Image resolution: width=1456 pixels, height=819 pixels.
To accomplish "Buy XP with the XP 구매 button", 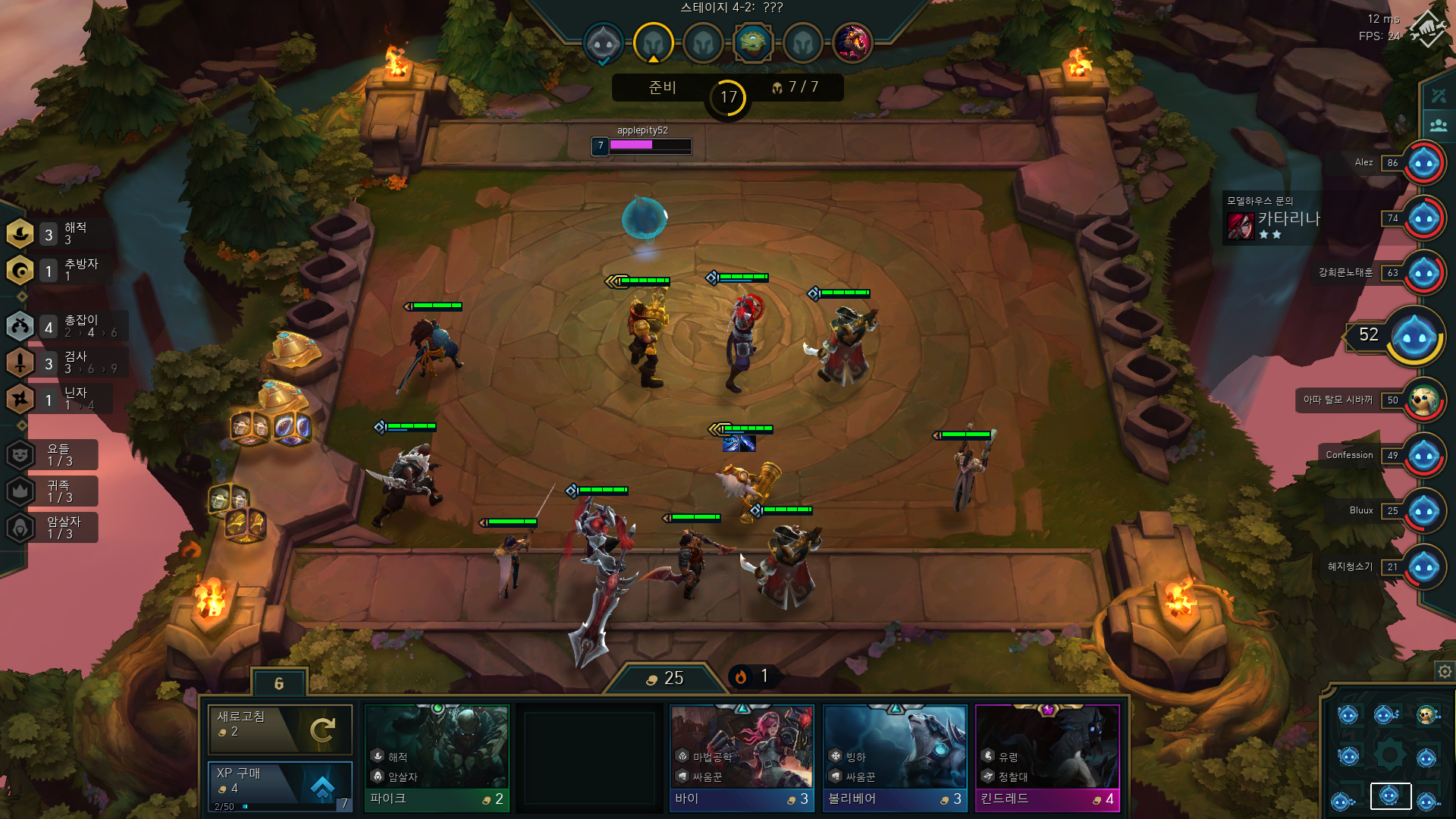I will click(x=280, y=786).
